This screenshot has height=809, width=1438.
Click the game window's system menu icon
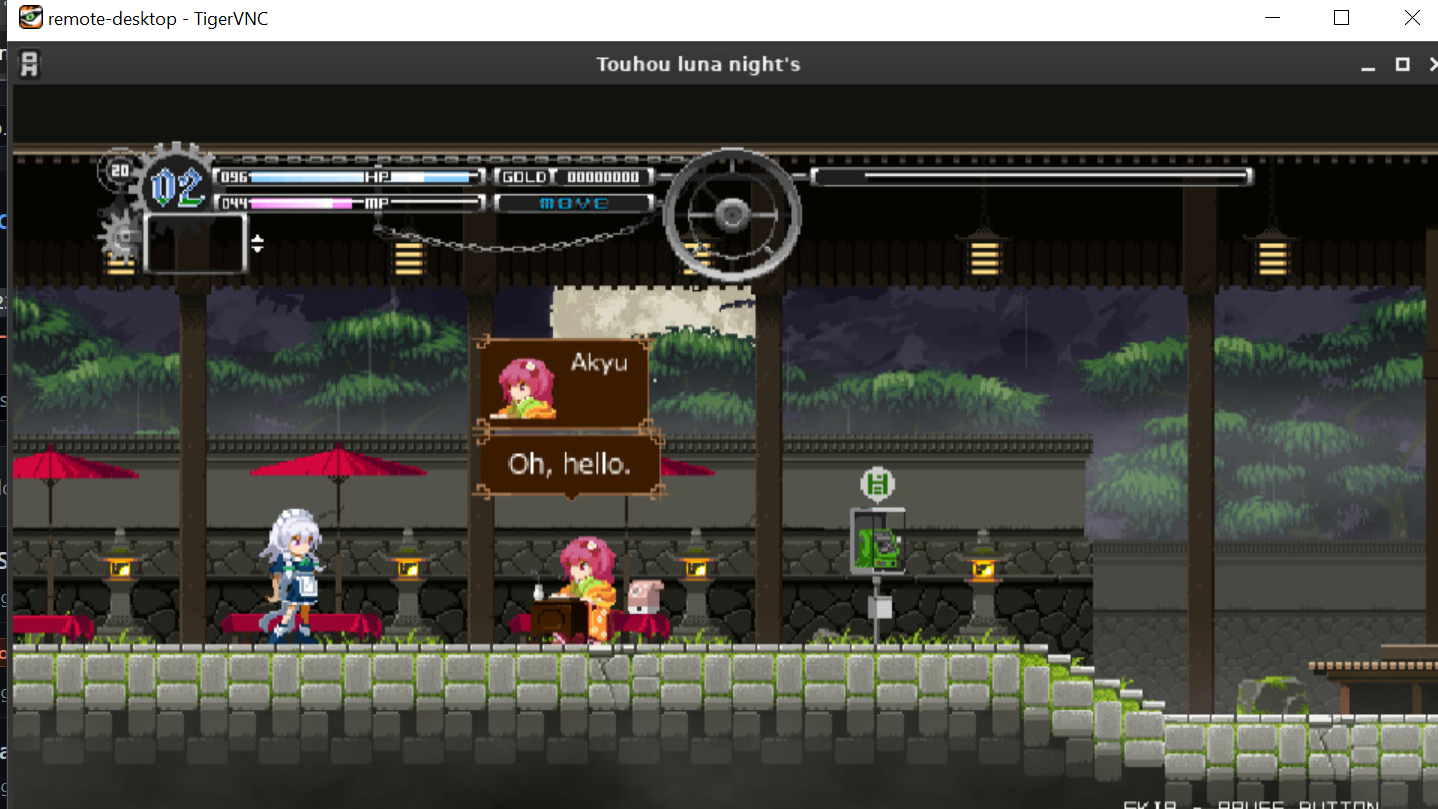29,63
